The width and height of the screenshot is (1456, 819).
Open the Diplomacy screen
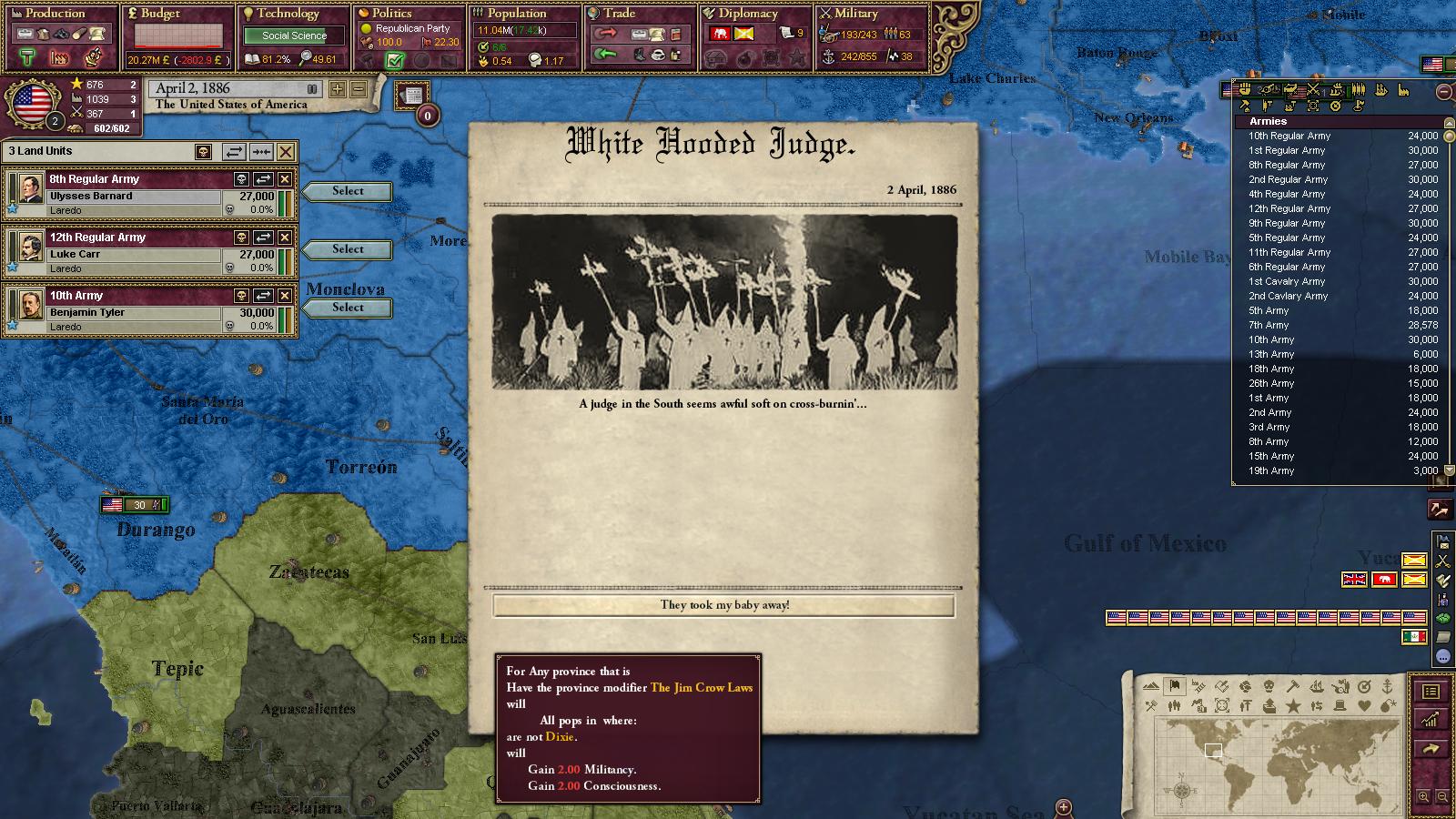pyautogui.click(x=748, y=14)
